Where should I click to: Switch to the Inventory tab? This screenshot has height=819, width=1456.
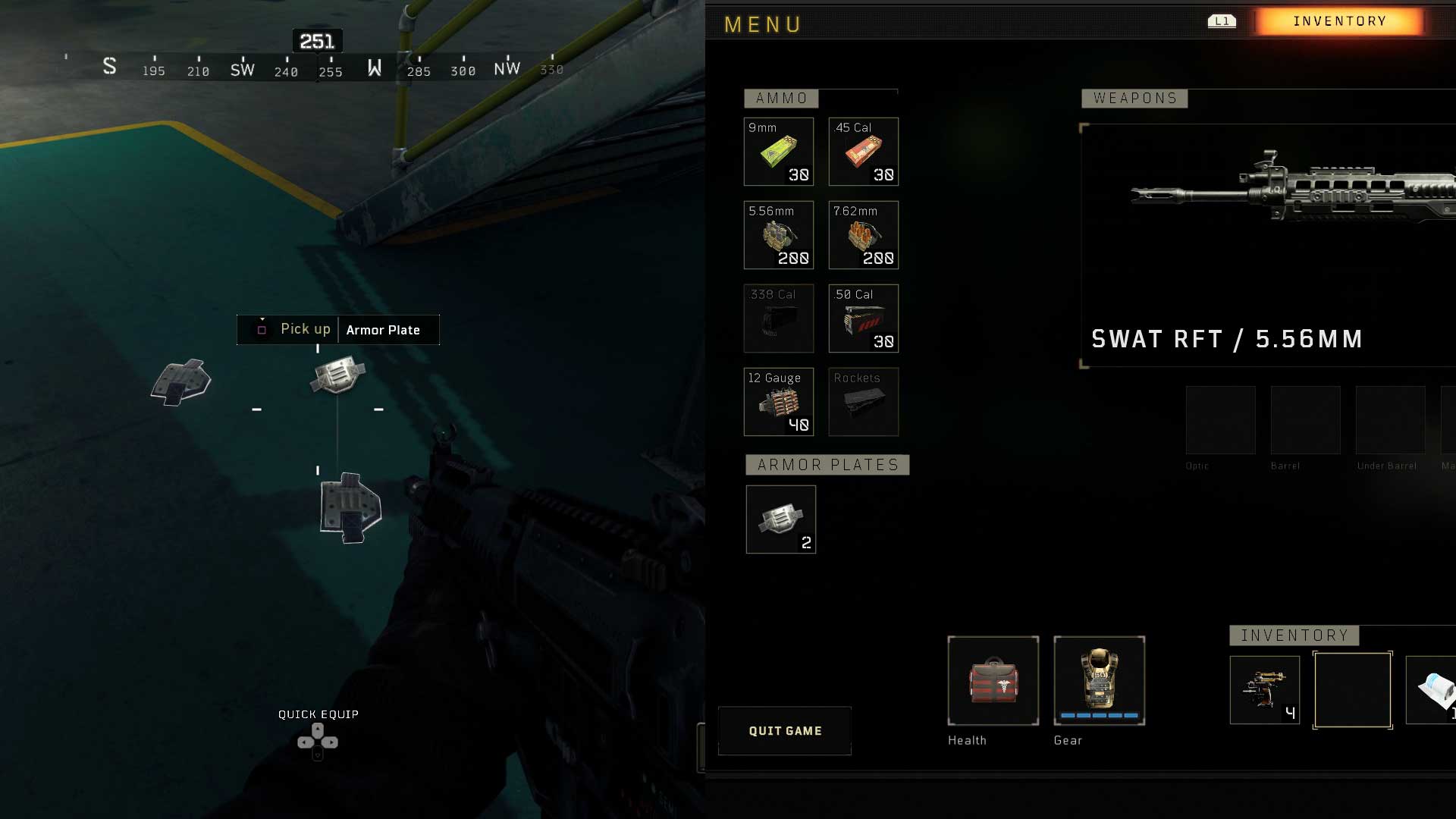1339,21
